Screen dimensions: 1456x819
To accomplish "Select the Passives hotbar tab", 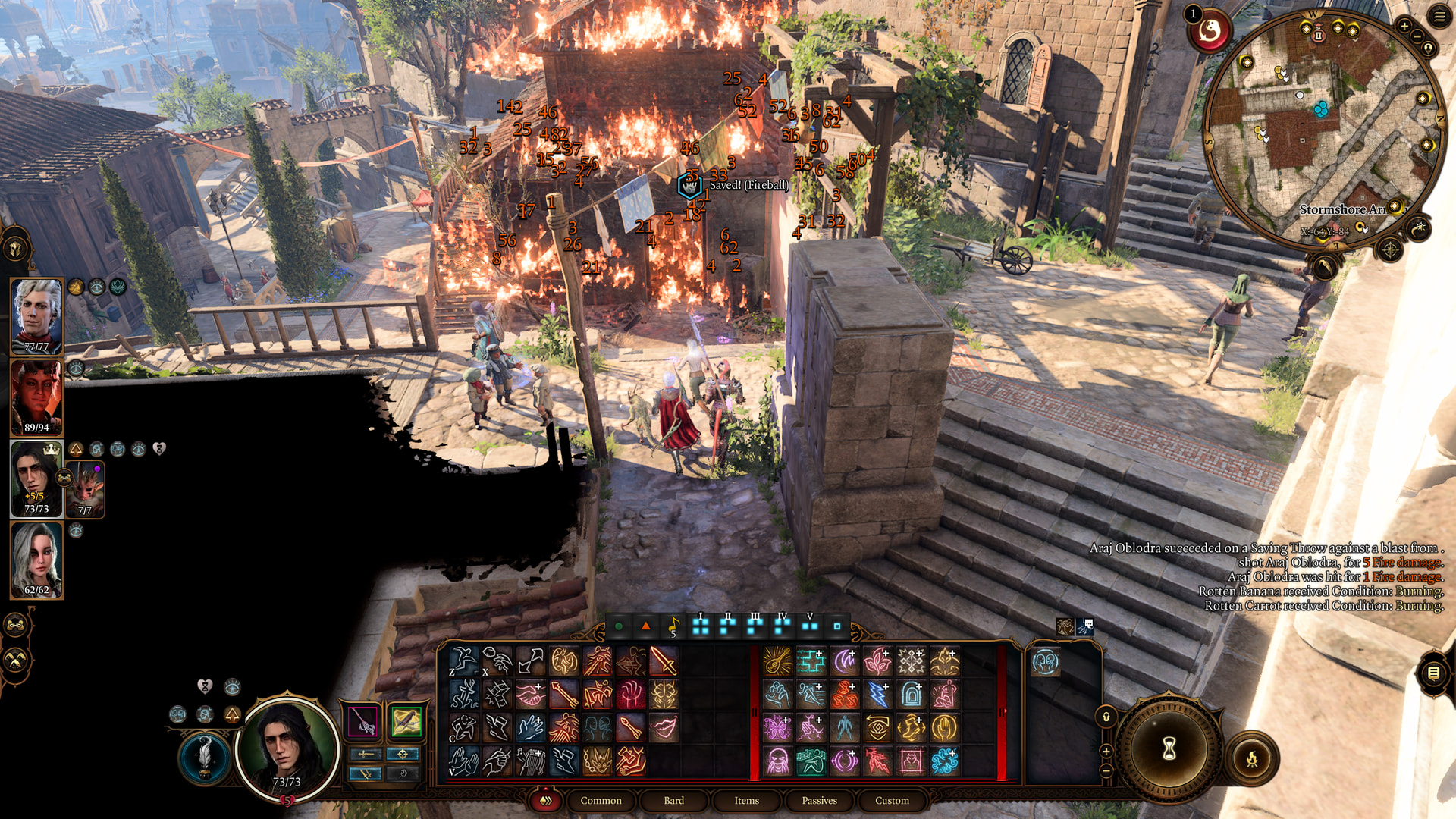I will 819,800.
